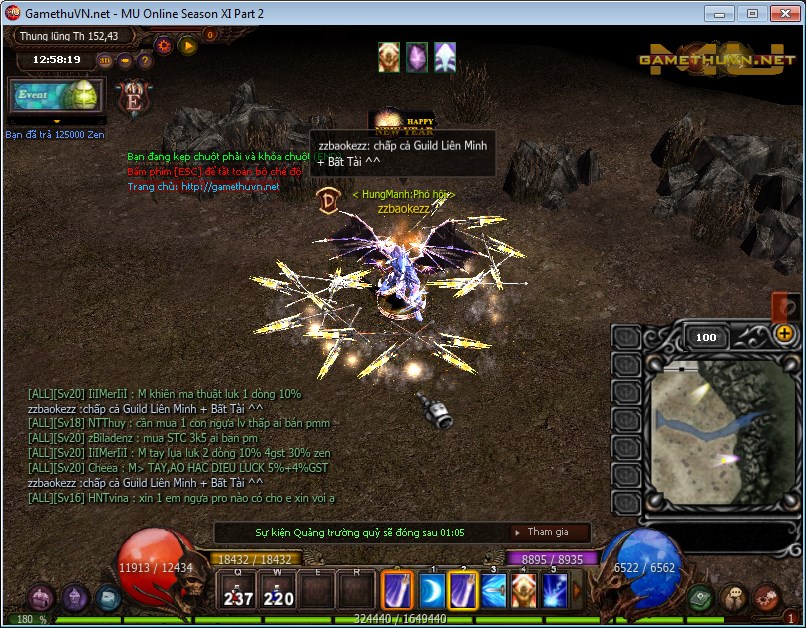Activate the highlighted skill slot 2
This screenshot has width=806, height=628.
[463, 590]
